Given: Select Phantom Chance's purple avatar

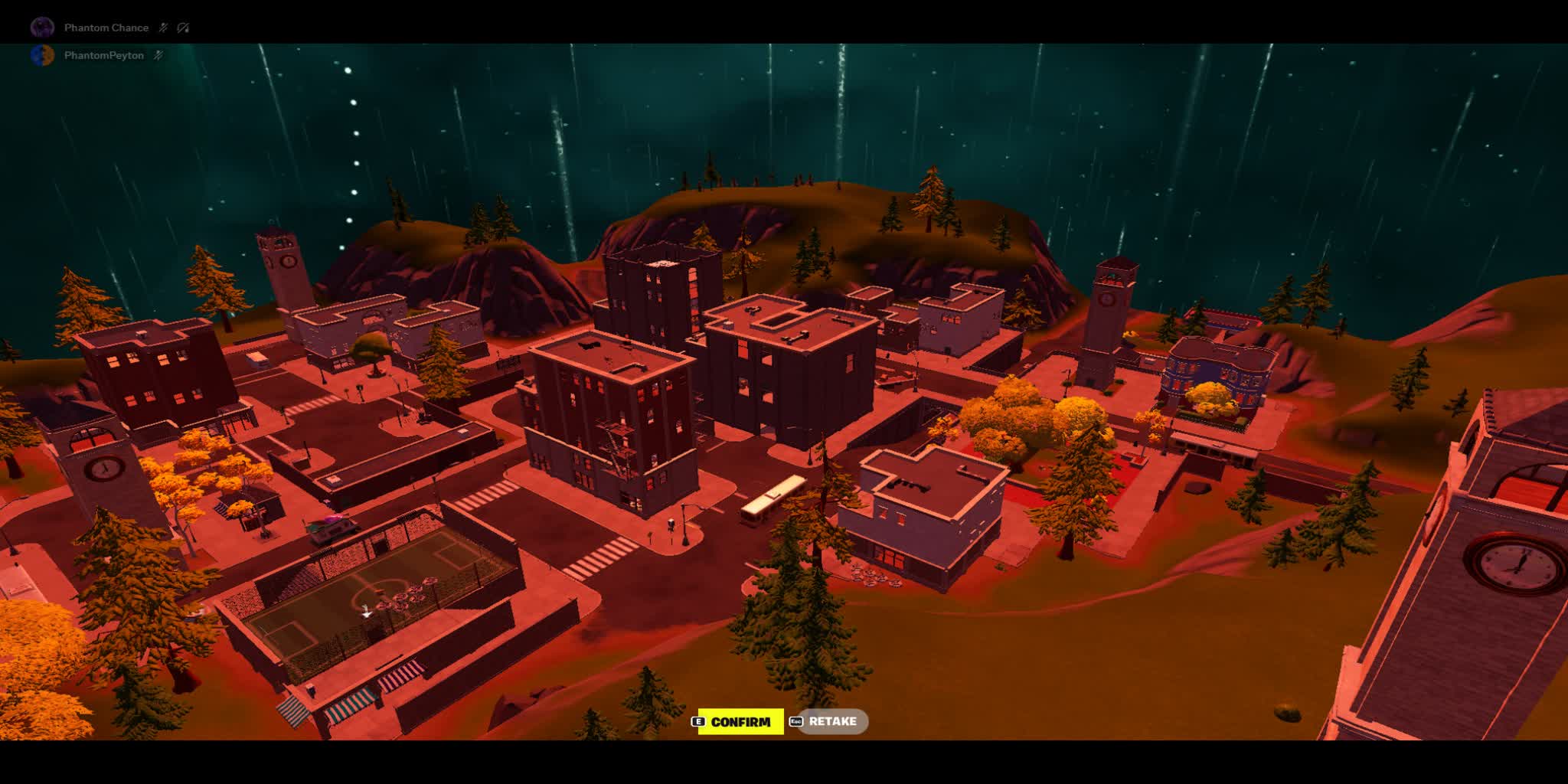Looking at the screenshot, I should [43, 27].
